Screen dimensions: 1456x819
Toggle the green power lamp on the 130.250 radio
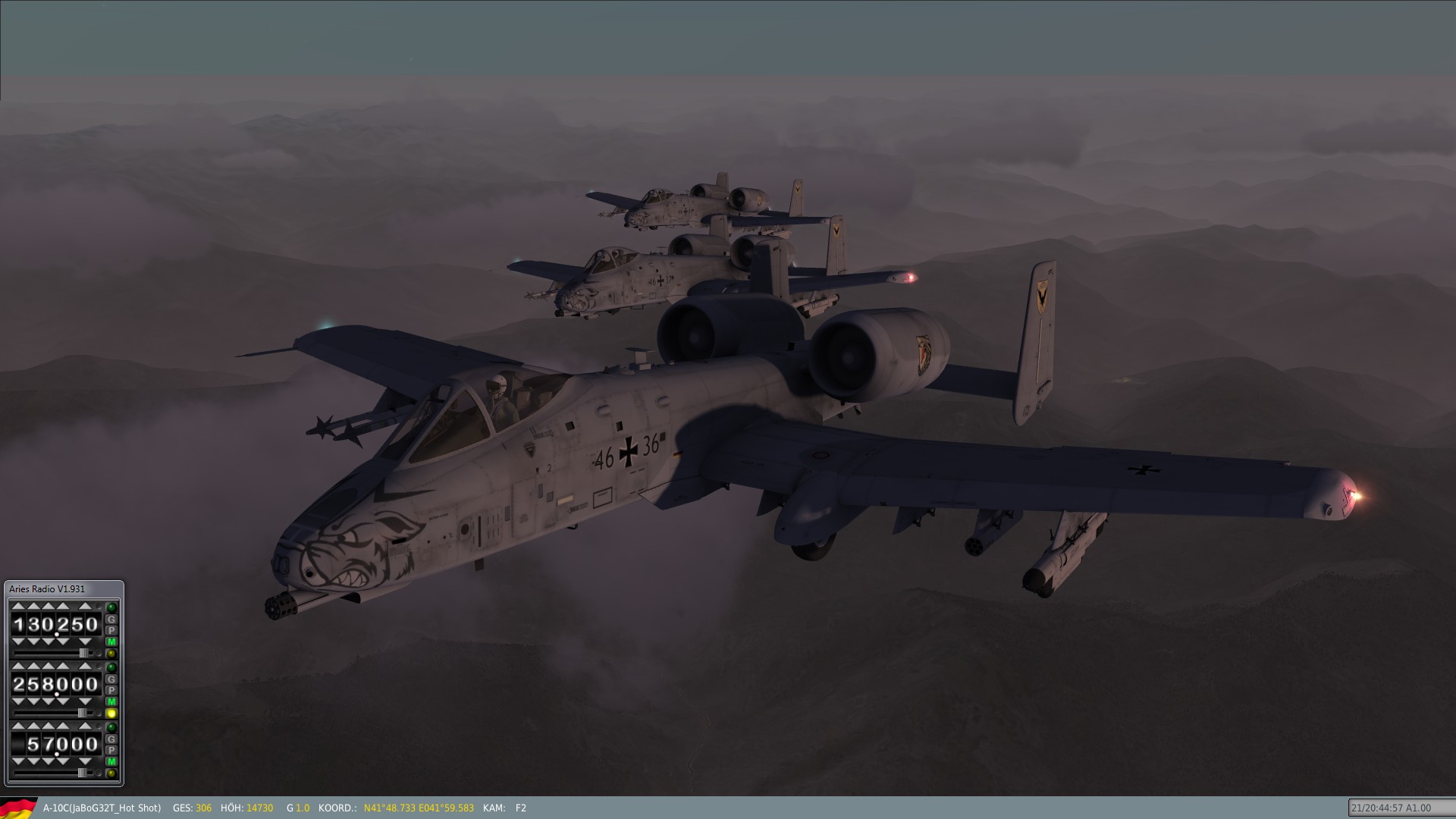point(111,607)
